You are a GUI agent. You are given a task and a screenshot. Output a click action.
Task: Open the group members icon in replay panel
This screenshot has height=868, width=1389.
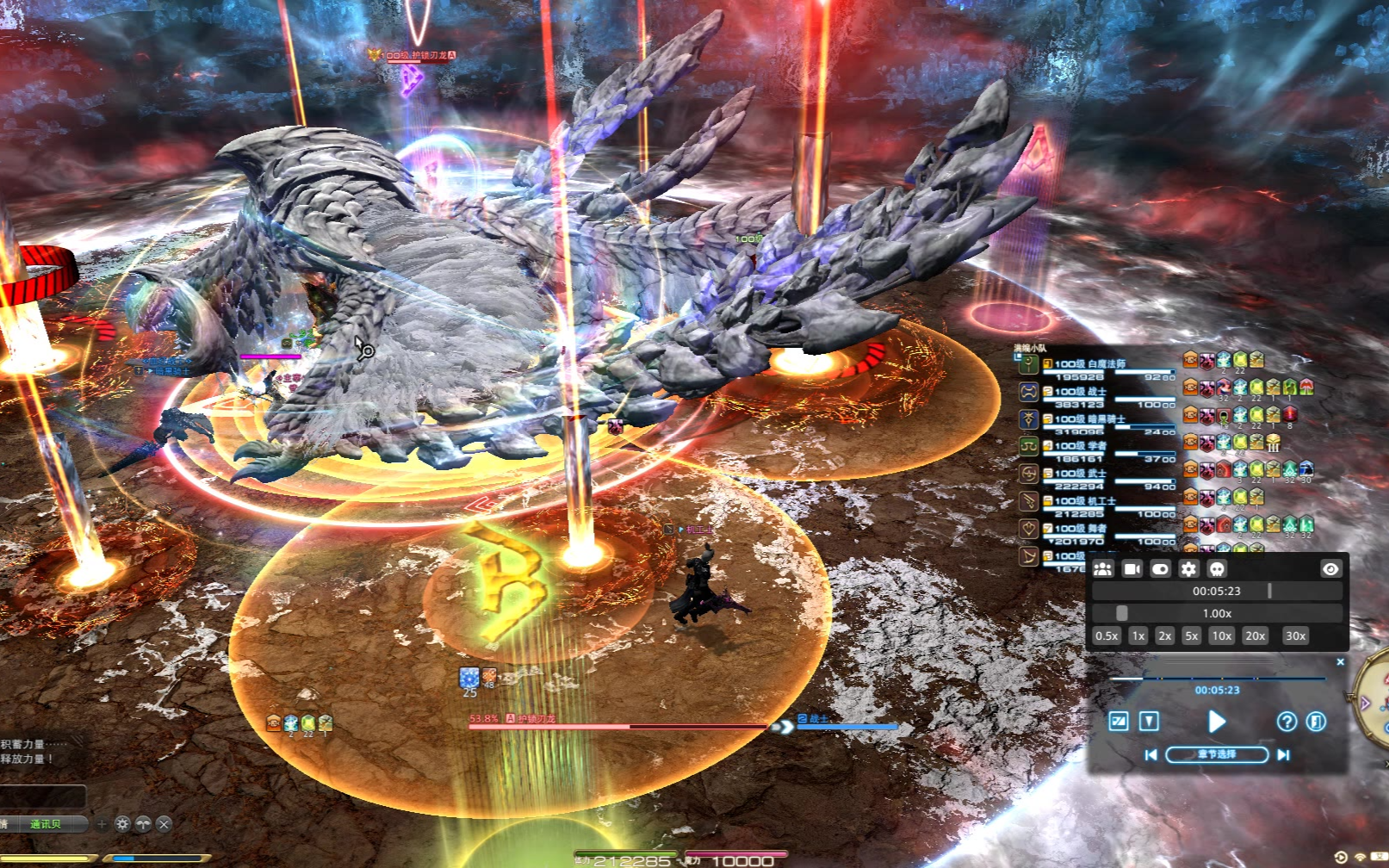pyautogui.click(x=1103, y=568)
